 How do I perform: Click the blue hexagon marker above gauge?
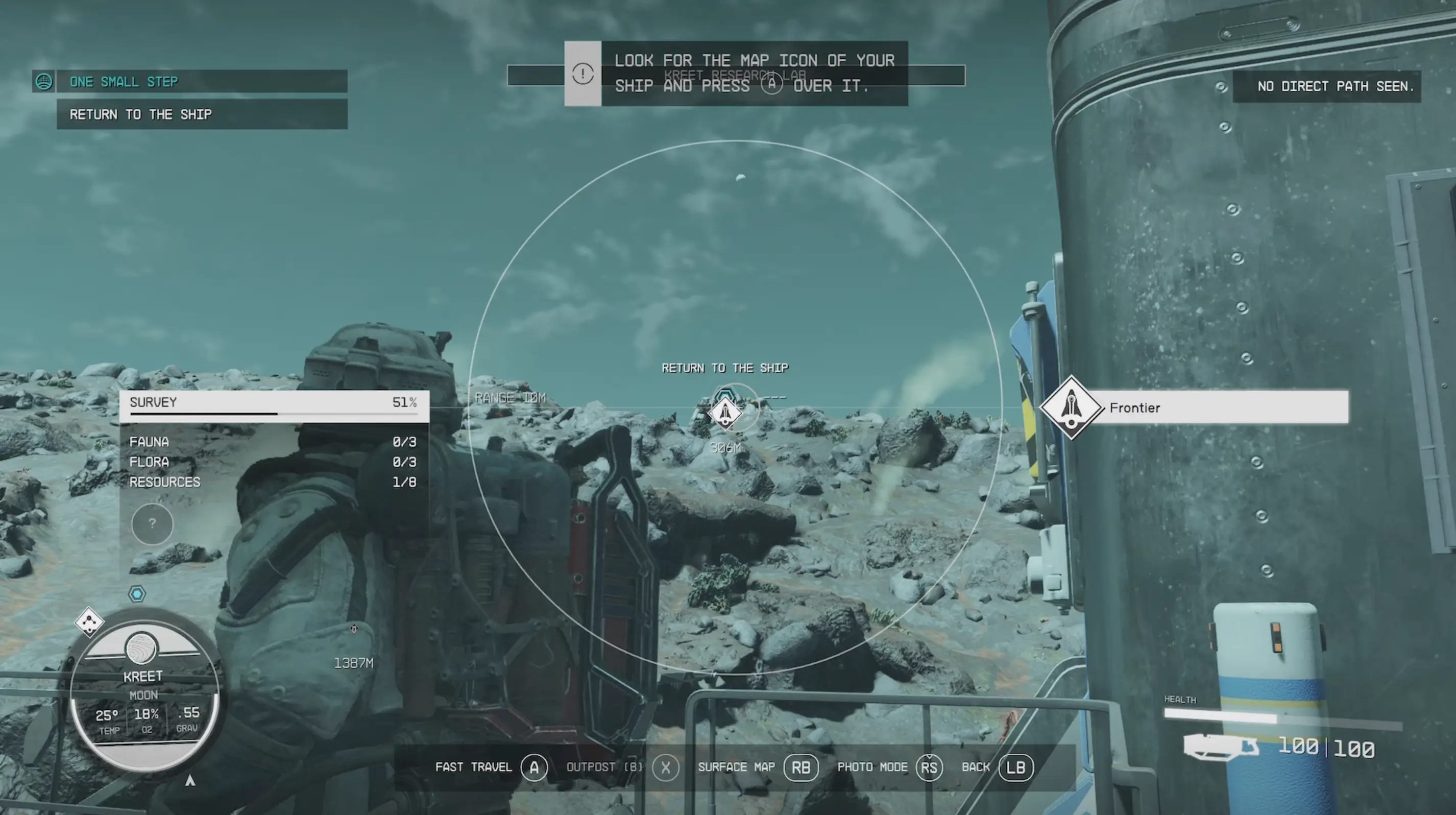[x=137, y=594]
